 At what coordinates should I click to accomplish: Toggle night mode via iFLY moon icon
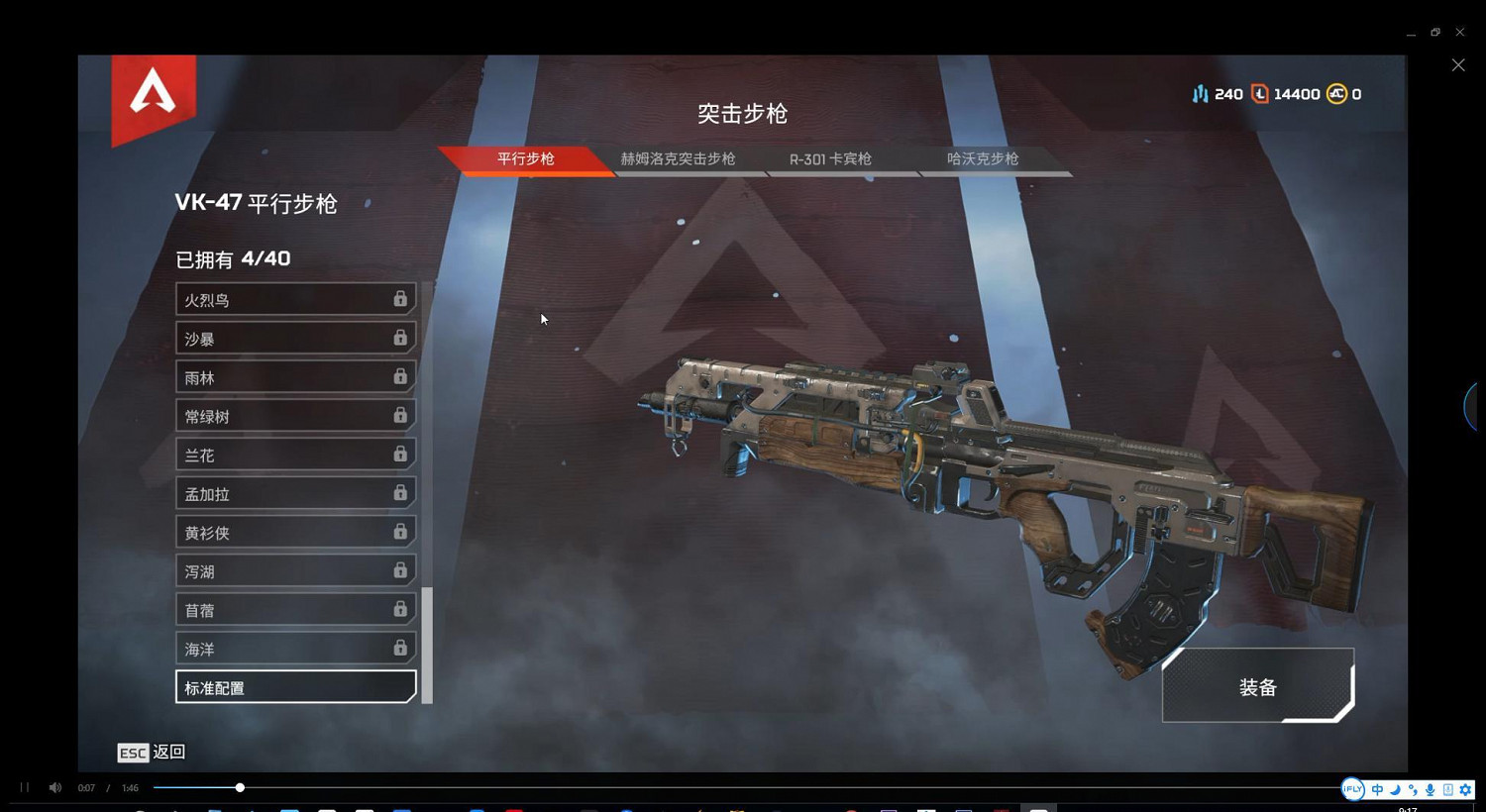[1393, 789]
